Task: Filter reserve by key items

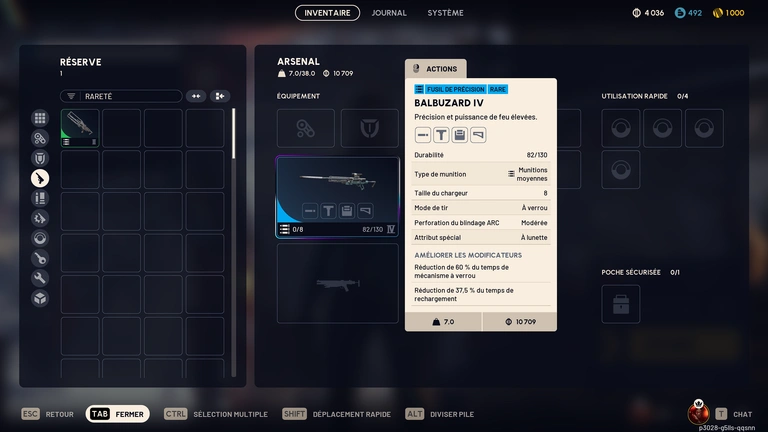Action: [40, 258]
